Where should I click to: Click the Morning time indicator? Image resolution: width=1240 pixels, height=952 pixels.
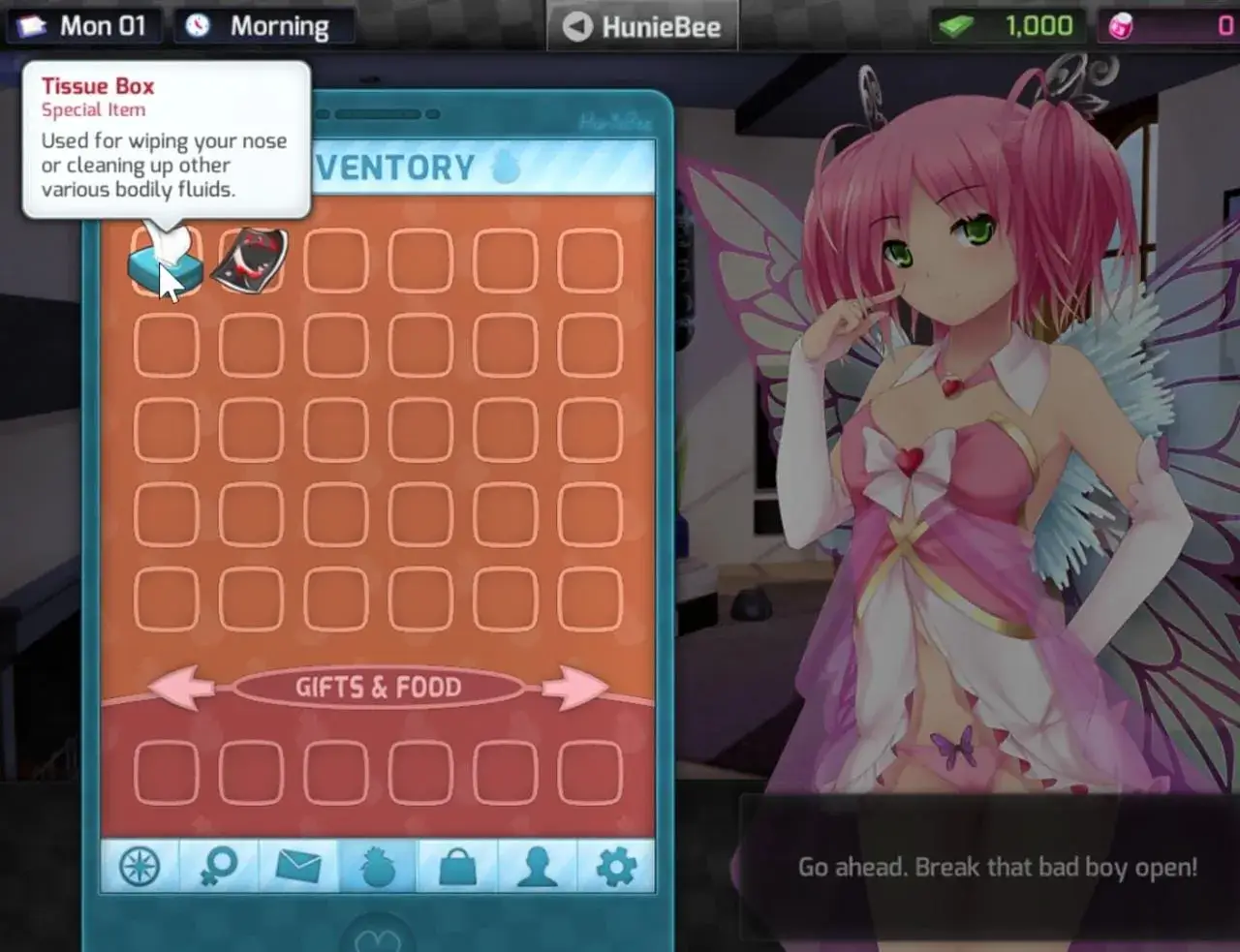coord(263,25)
